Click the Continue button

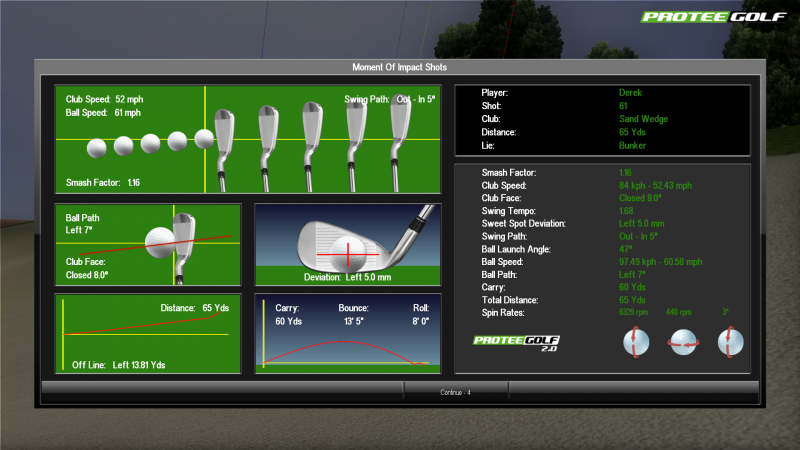[x=455, y=392]
